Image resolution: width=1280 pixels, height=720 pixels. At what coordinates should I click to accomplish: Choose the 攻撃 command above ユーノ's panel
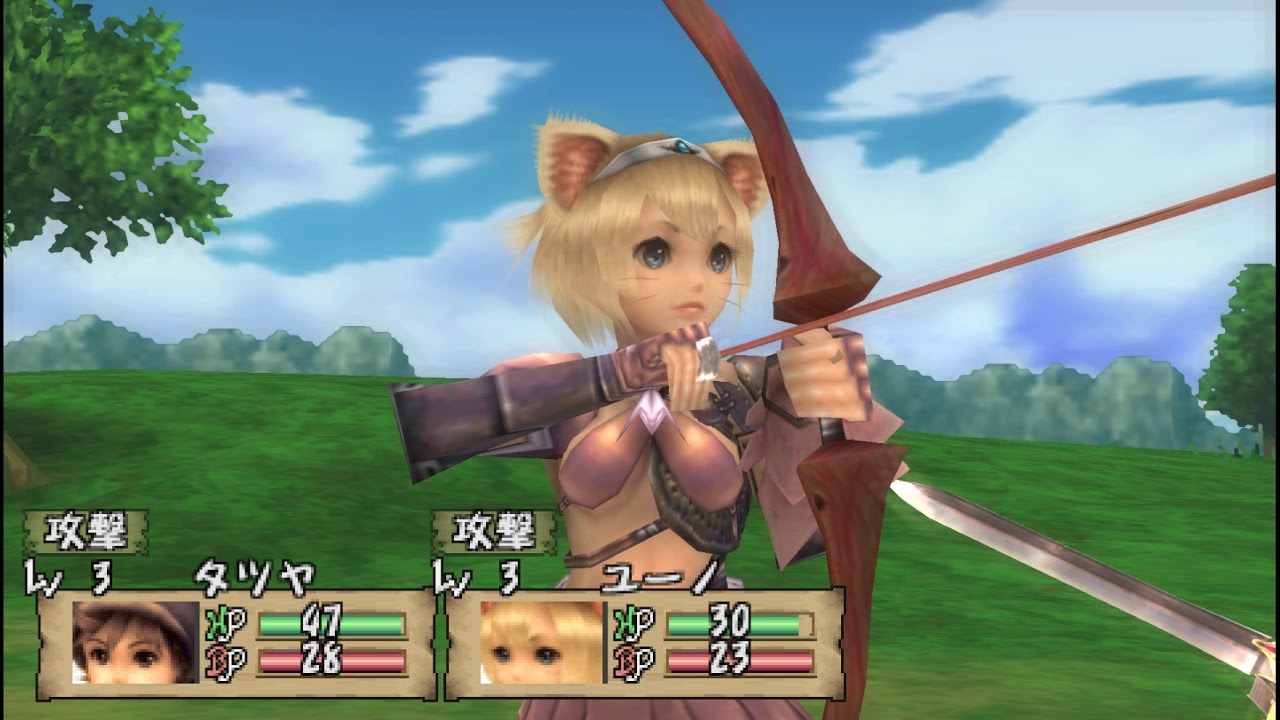pos(494,532)
